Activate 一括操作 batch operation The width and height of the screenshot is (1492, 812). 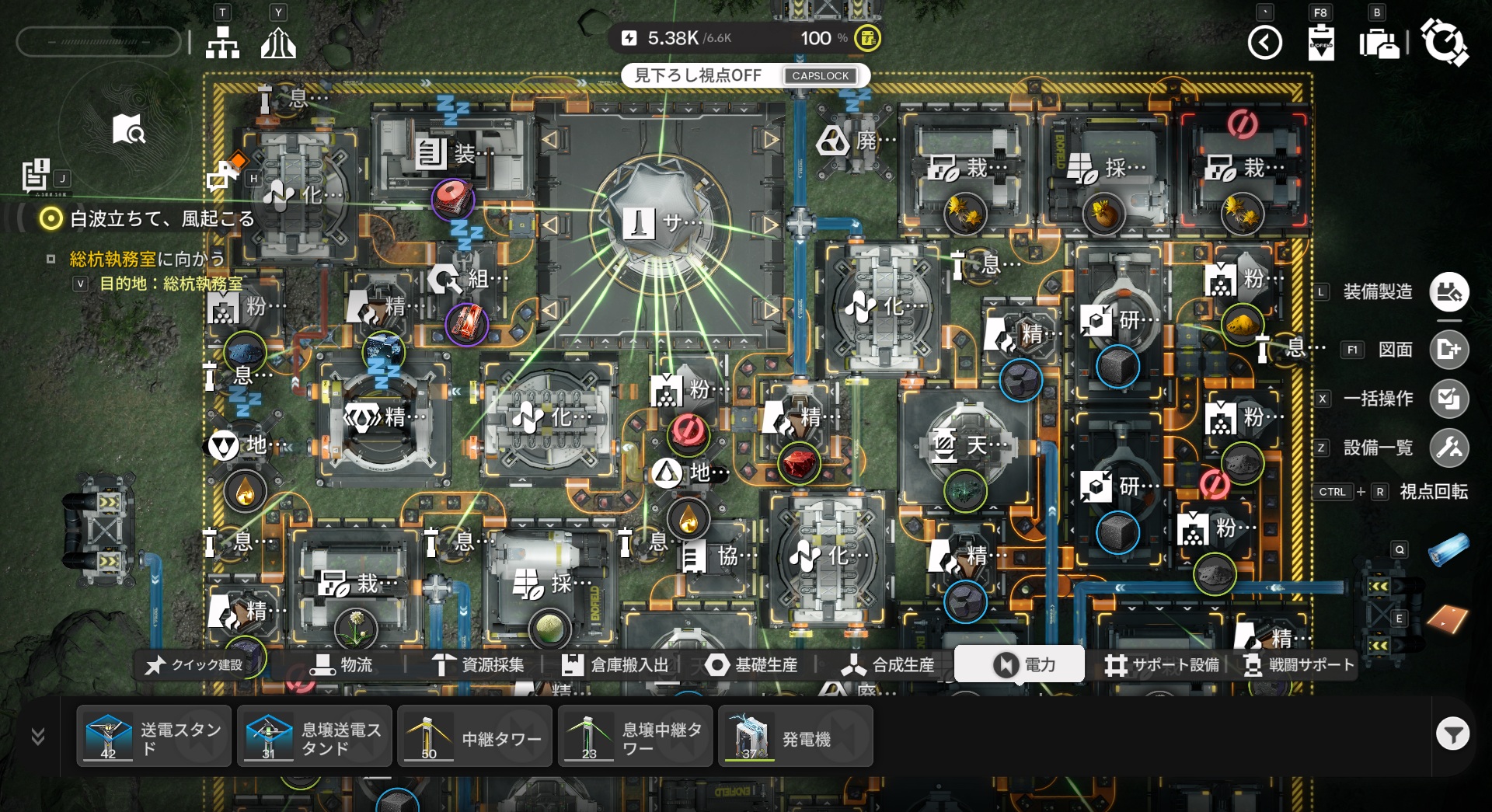click(x=1448, y=399)
